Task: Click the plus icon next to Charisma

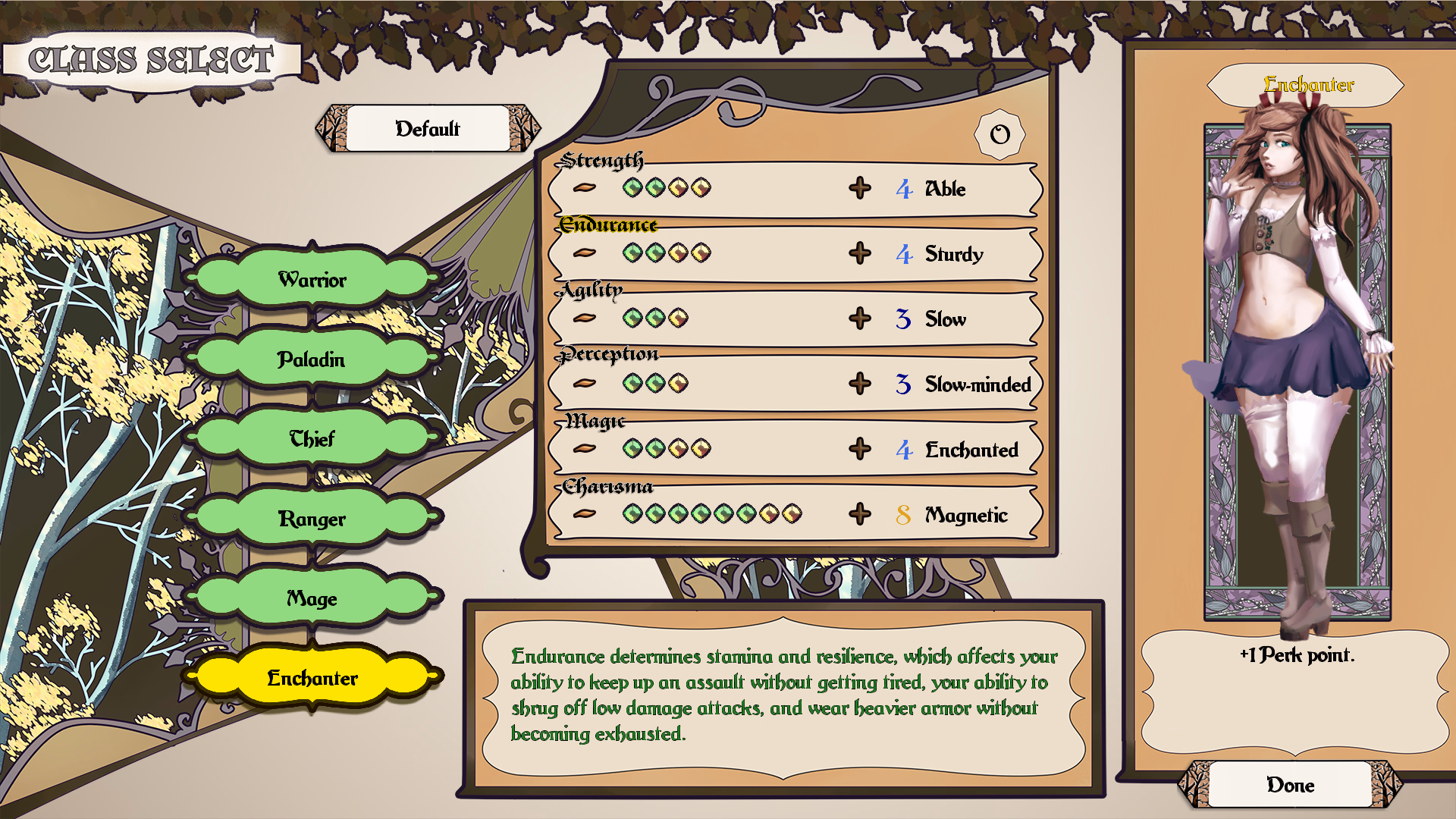Action: [861, 514]
